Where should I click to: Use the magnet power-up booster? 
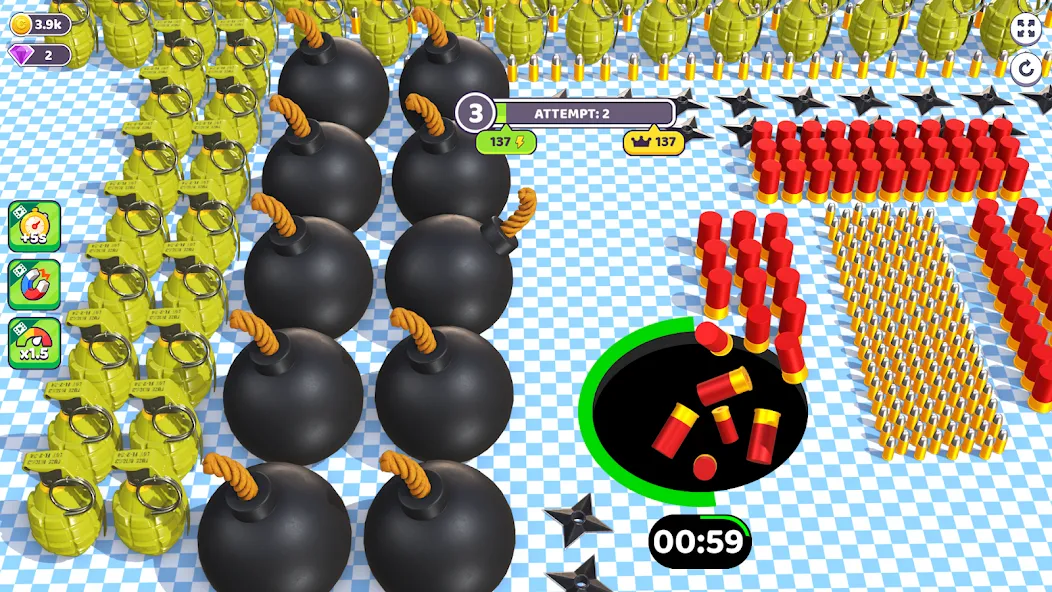(35, 284)
